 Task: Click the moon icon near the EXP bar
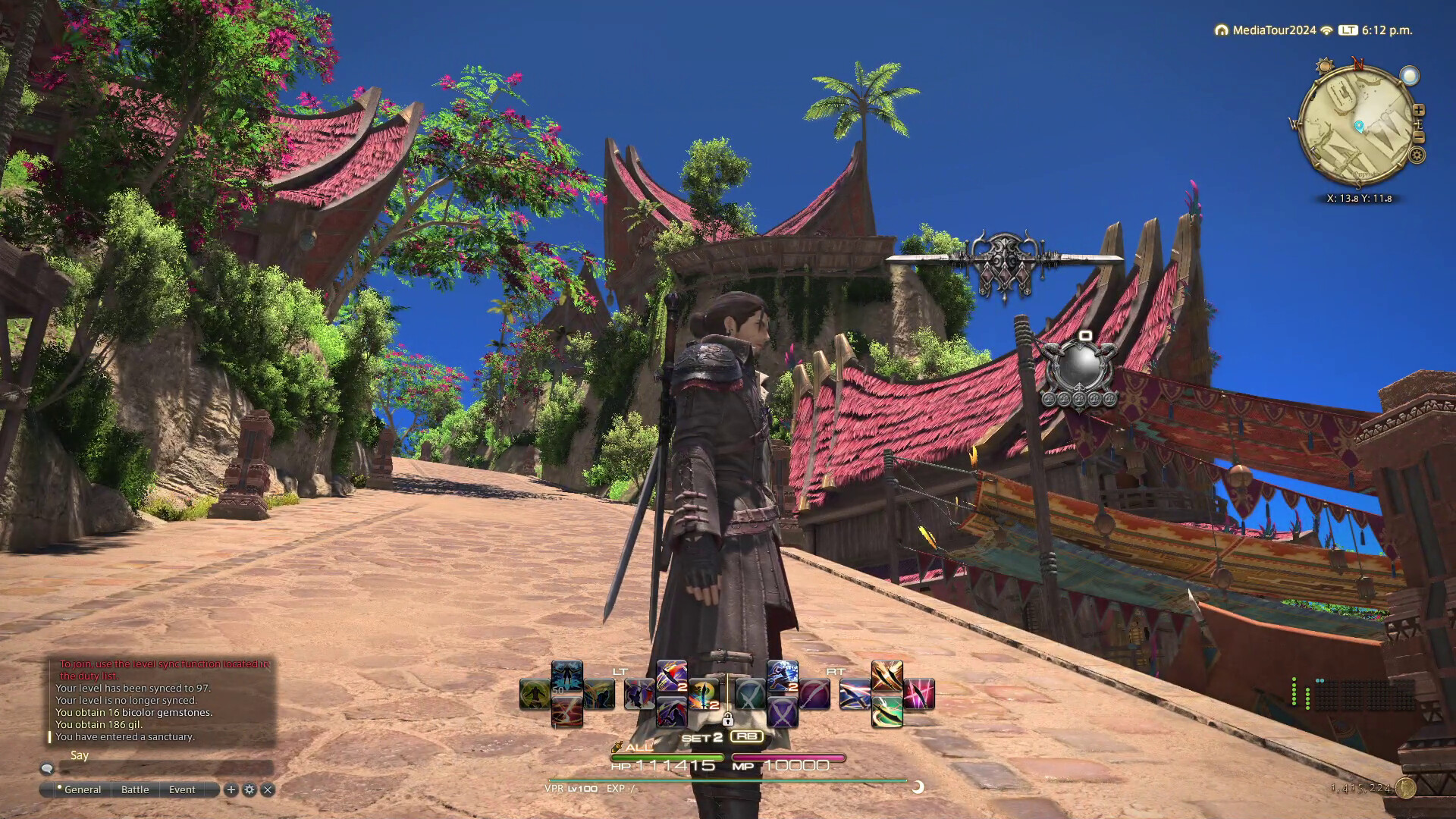918,789
